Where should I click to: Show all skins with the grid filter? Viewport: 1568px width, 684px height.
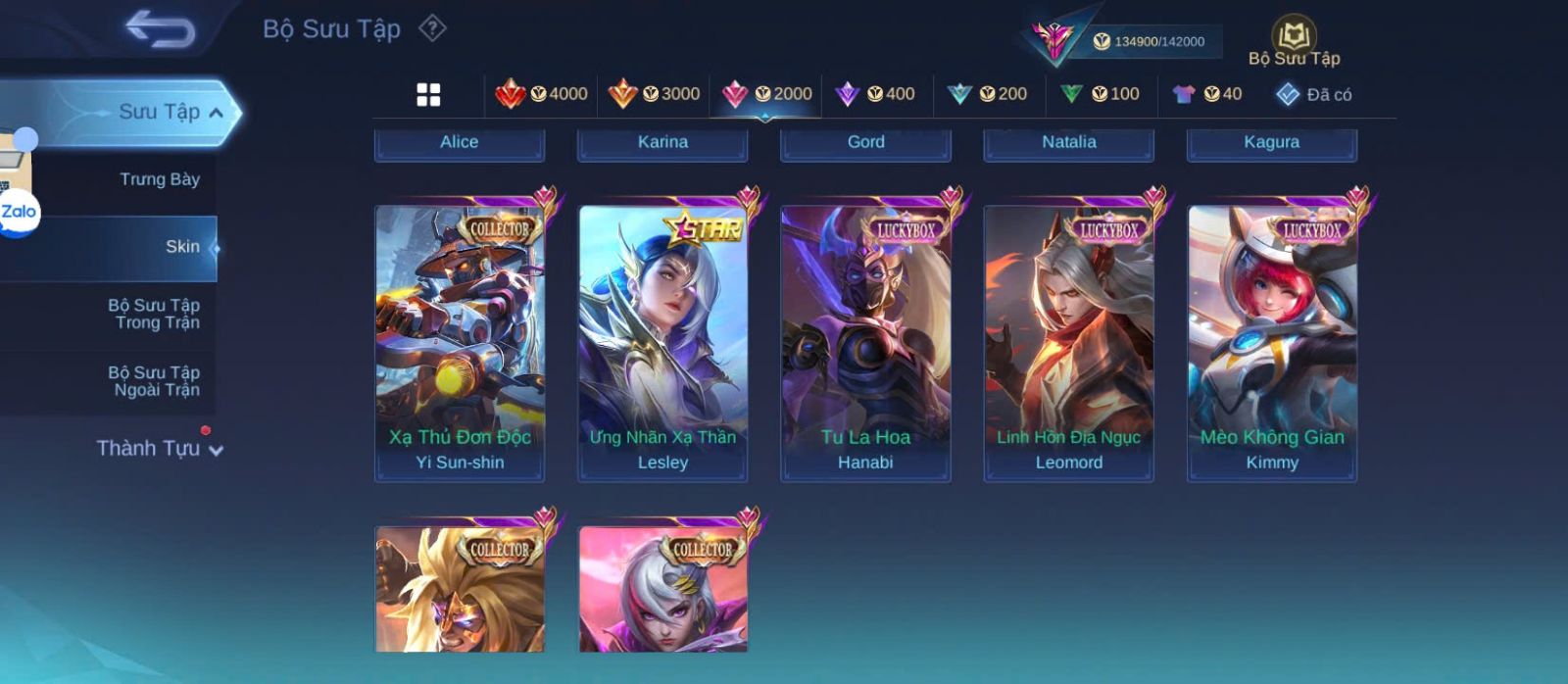pyautogui.click(x=428, y=94)
